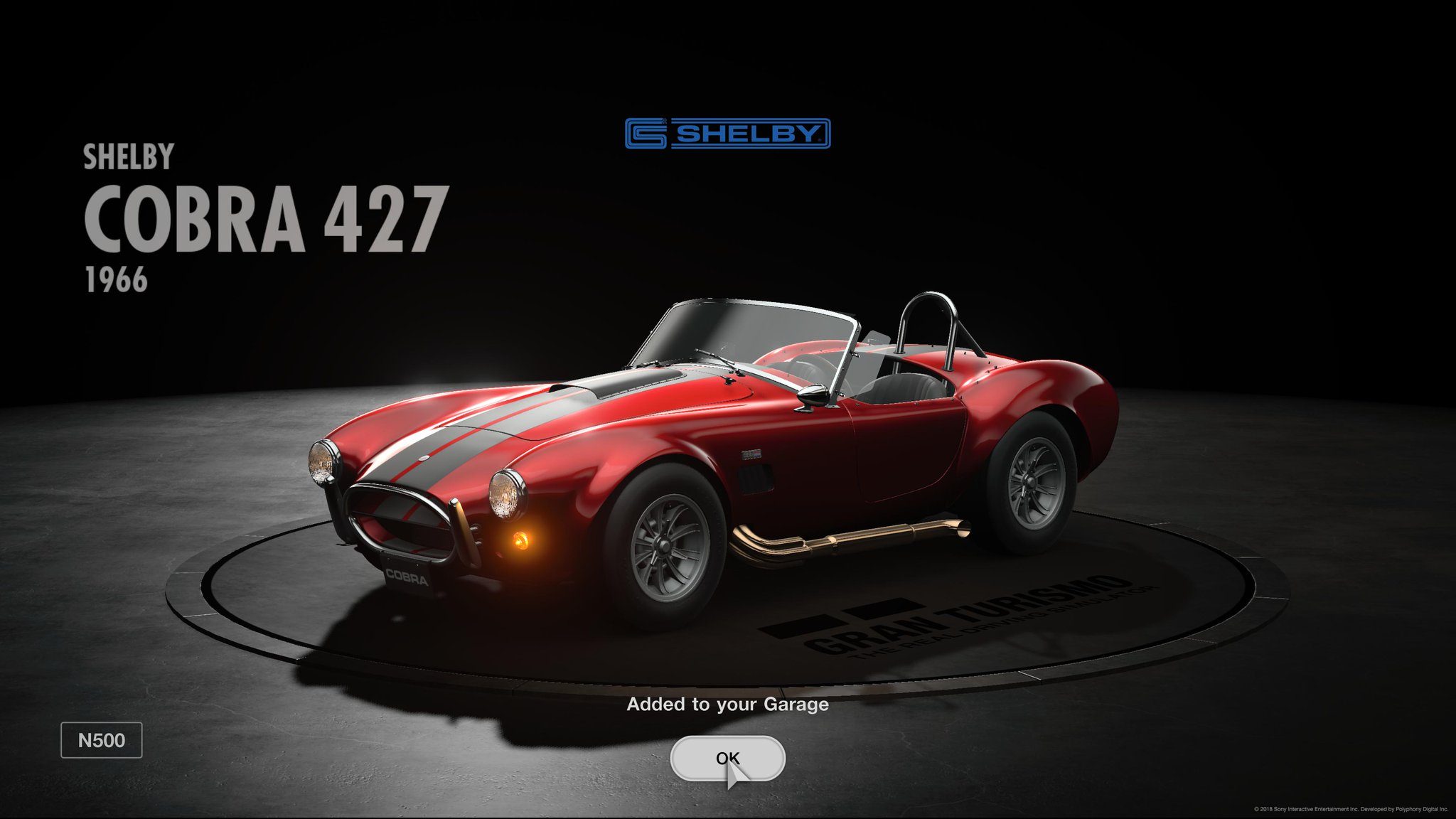Confirm with the OK button
The height and width of the screenshot is (819, 1456).
click(x=727, y=758)
